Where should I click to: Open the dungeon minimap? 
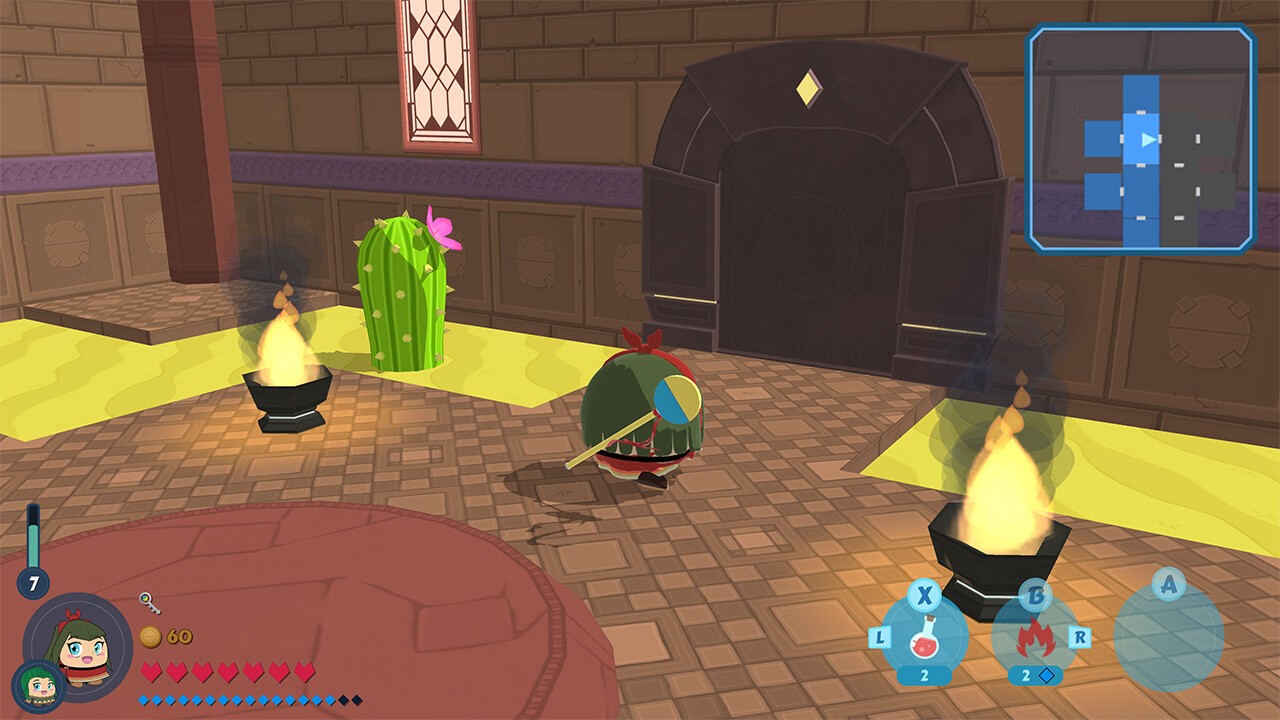(1141, 139)
